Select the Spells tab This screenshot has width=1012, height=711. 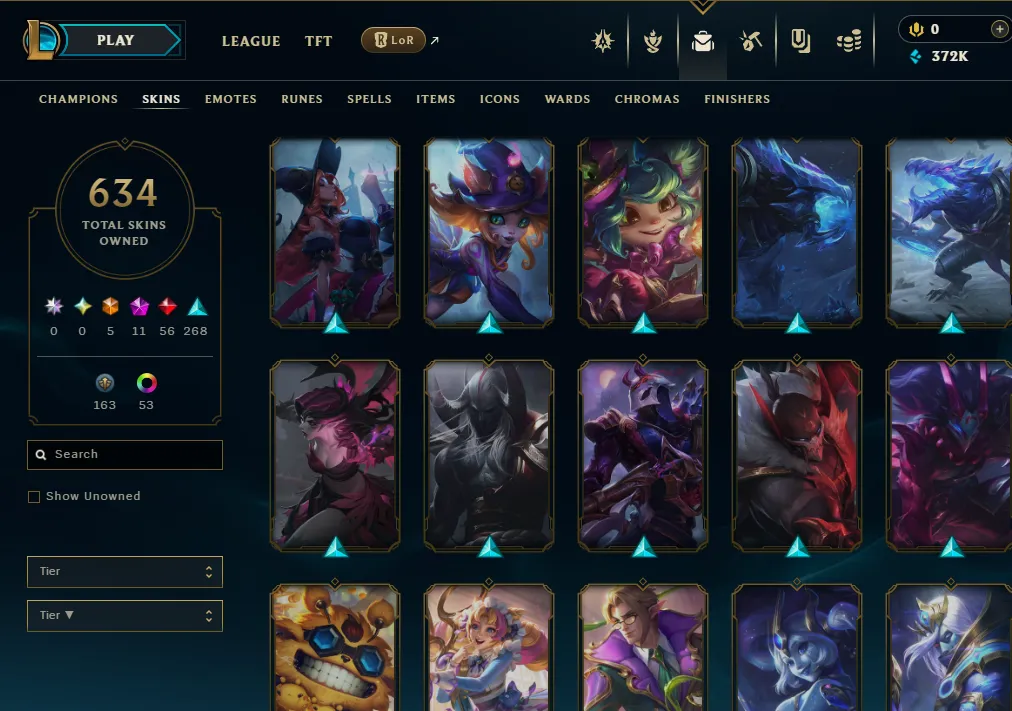[369, 99]
